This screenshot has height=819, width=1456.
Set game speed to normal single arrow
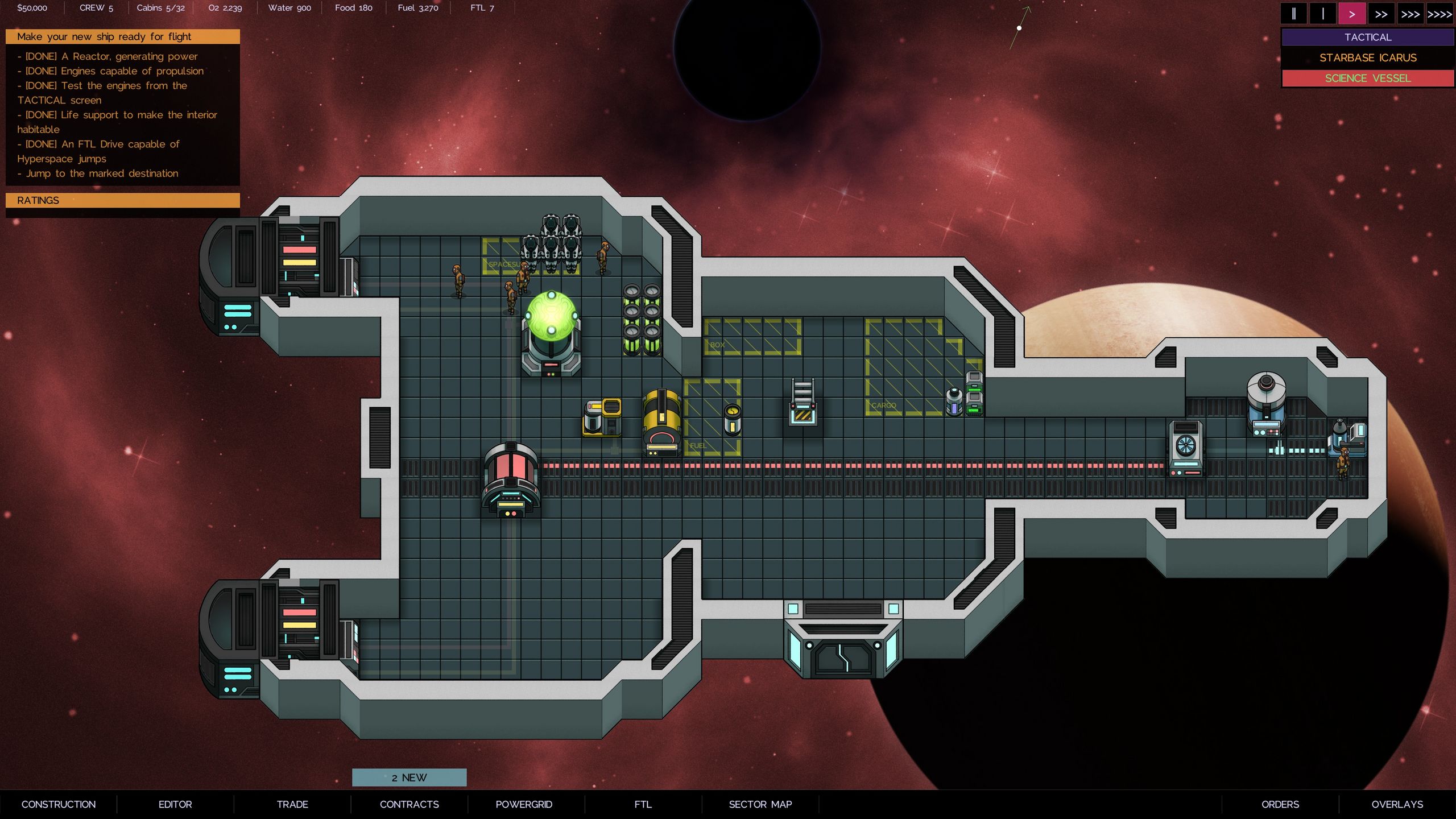tap(1352, 14)
